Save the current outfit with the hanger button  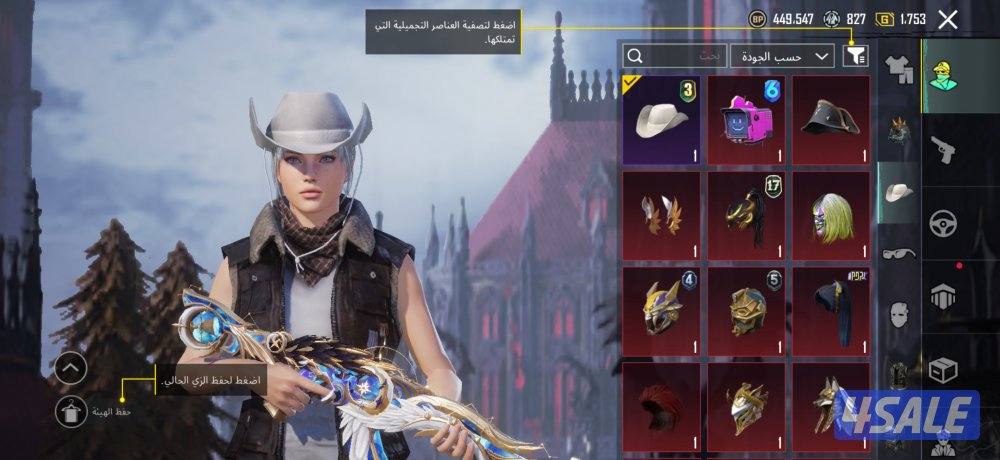[x=71, y=410]
